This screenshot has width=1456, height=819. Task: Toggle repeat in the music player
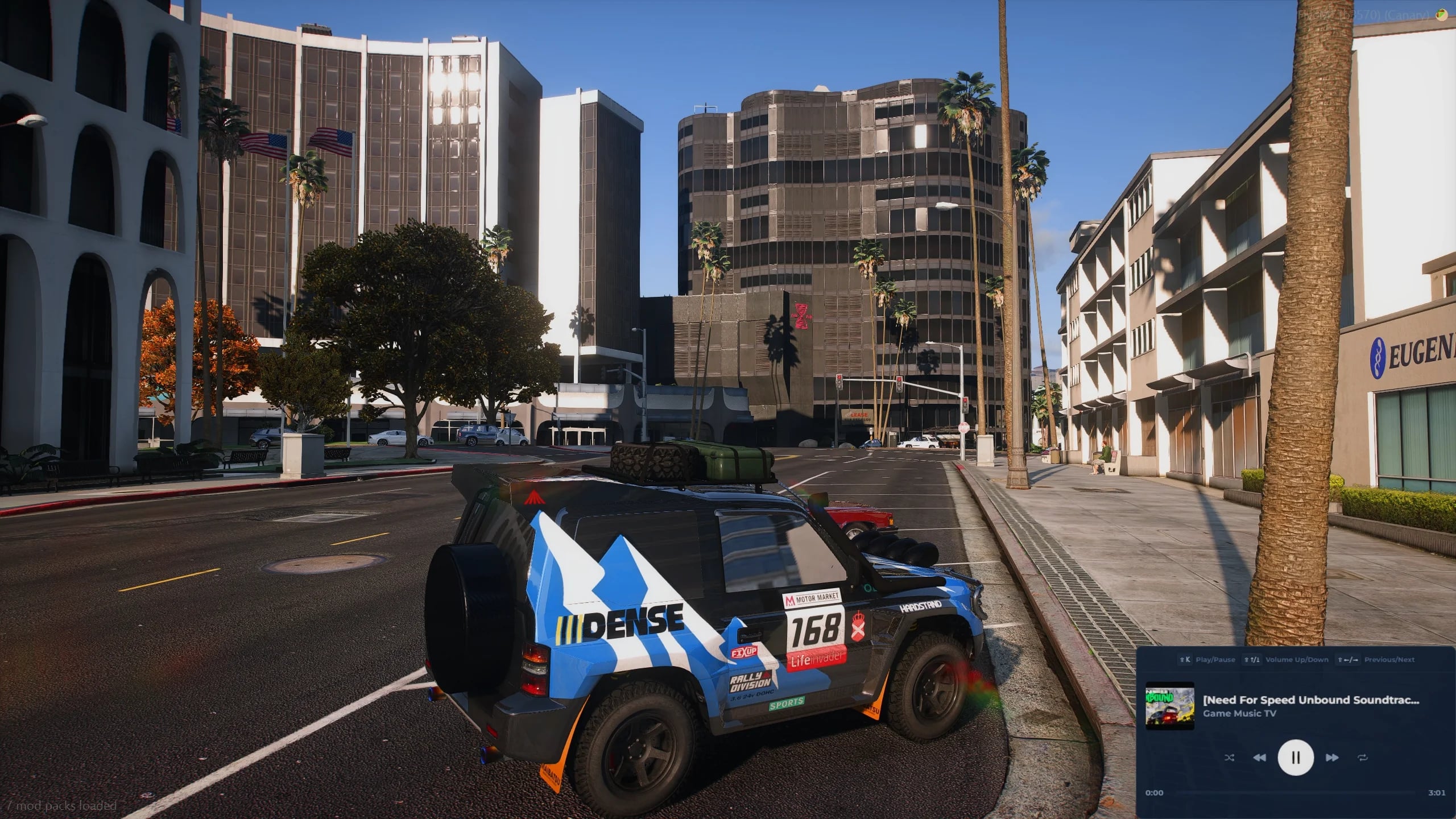pos(1363,758)
